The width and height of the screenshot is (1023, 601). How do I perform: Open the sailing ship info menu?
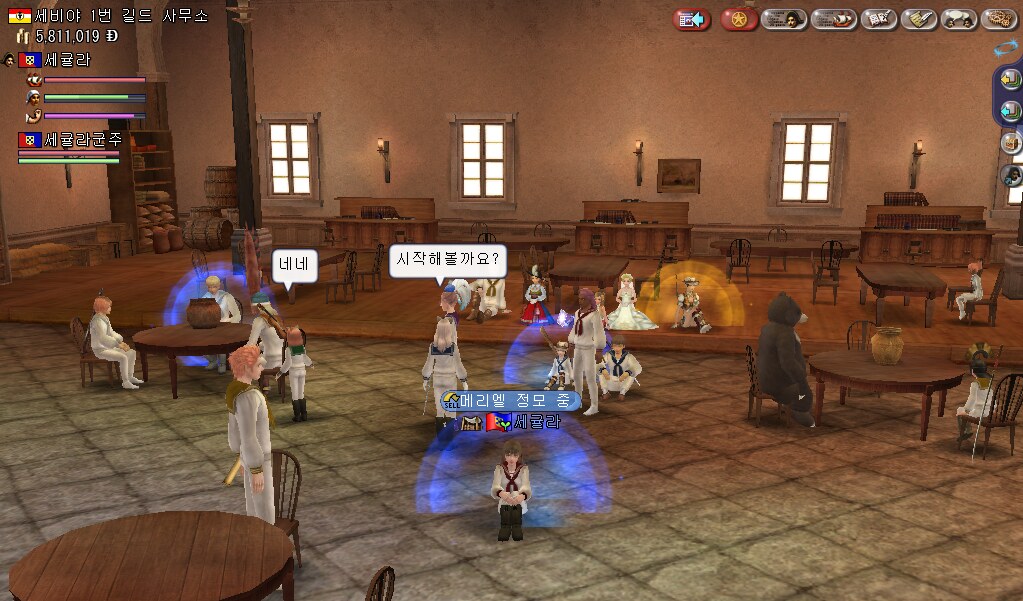pos(832,19)
